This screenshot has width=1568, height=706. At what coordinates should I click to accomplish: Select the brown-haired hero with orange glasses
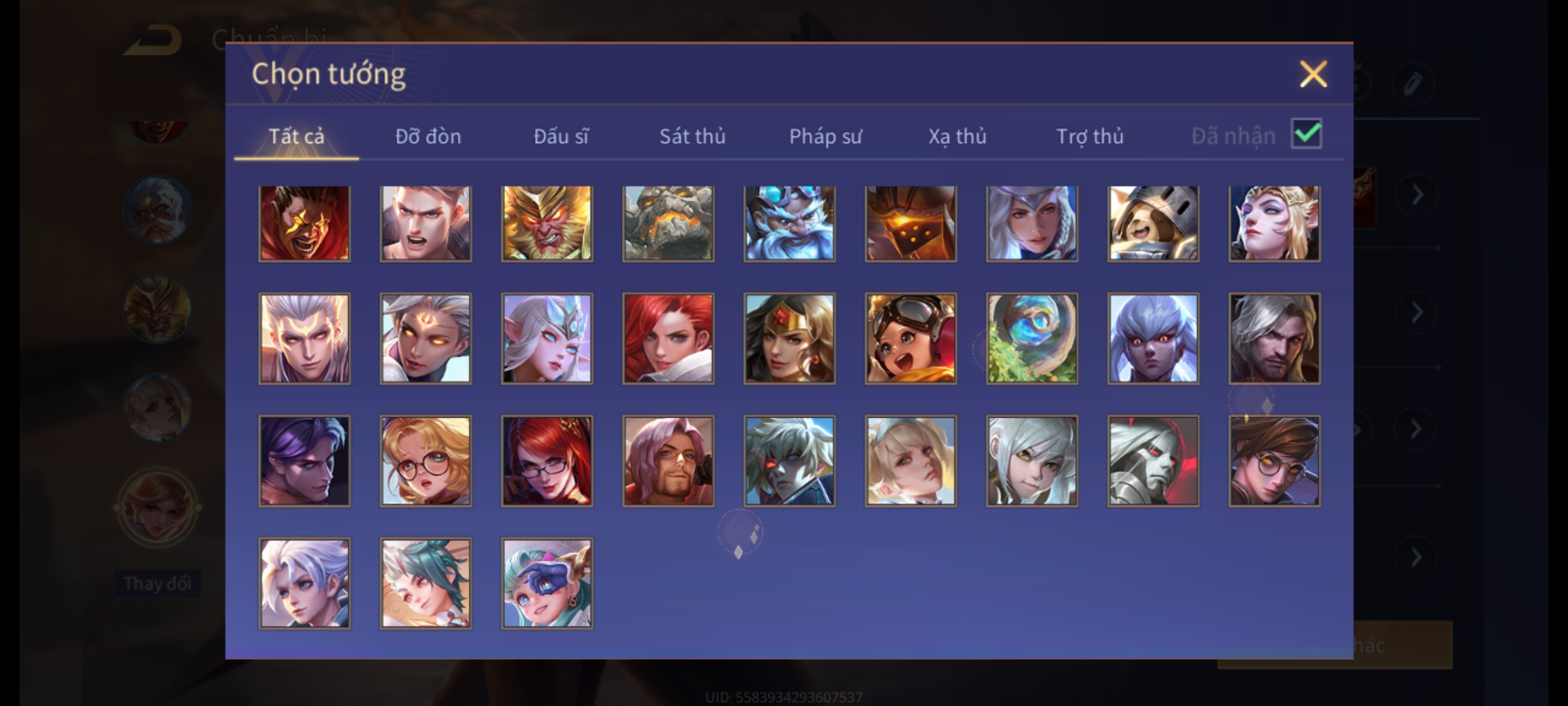pos(1274,461)
